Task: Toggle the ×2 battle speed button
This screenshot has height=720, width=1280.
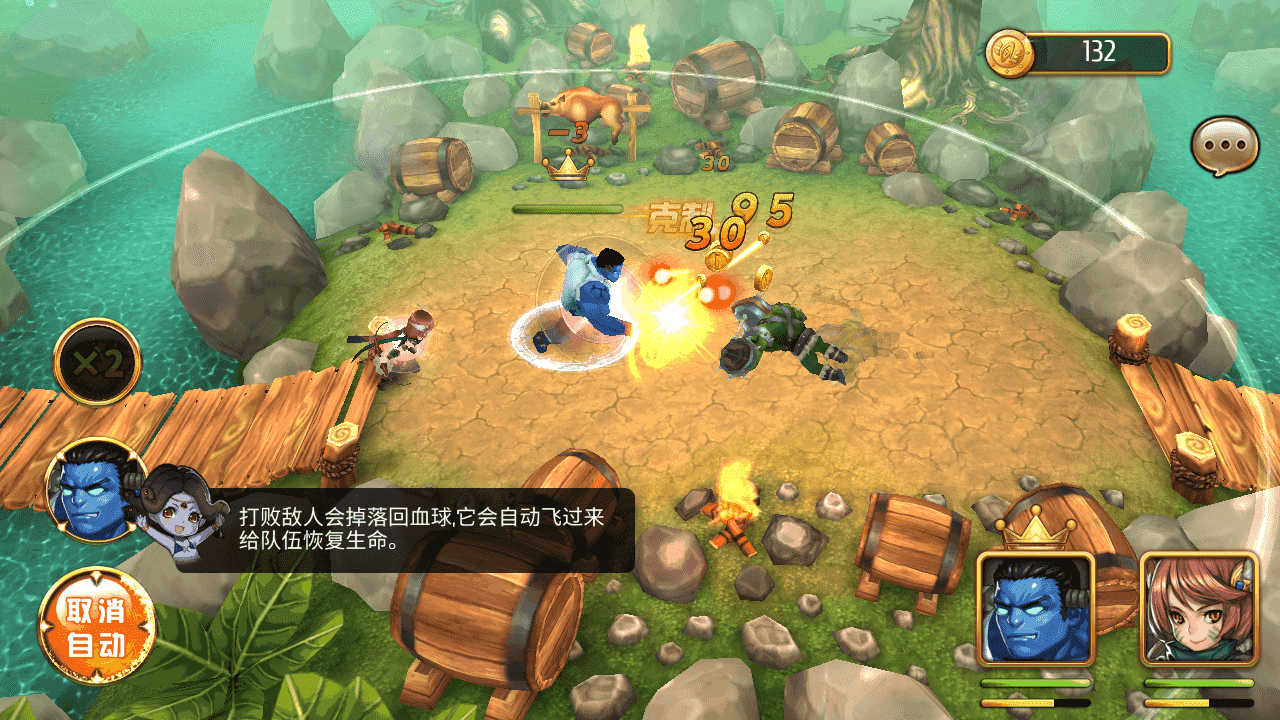Action: (x=97, y=362)
